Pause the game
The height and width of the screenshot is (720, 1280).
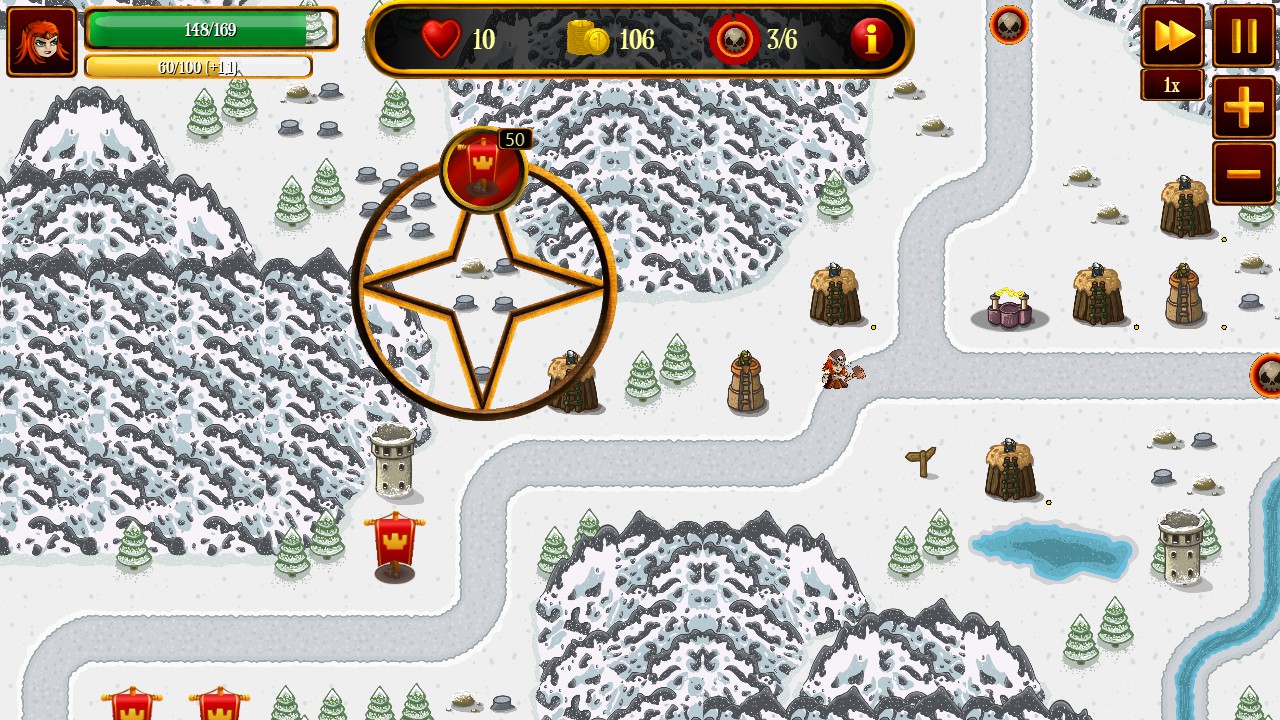coord(1244,37)
